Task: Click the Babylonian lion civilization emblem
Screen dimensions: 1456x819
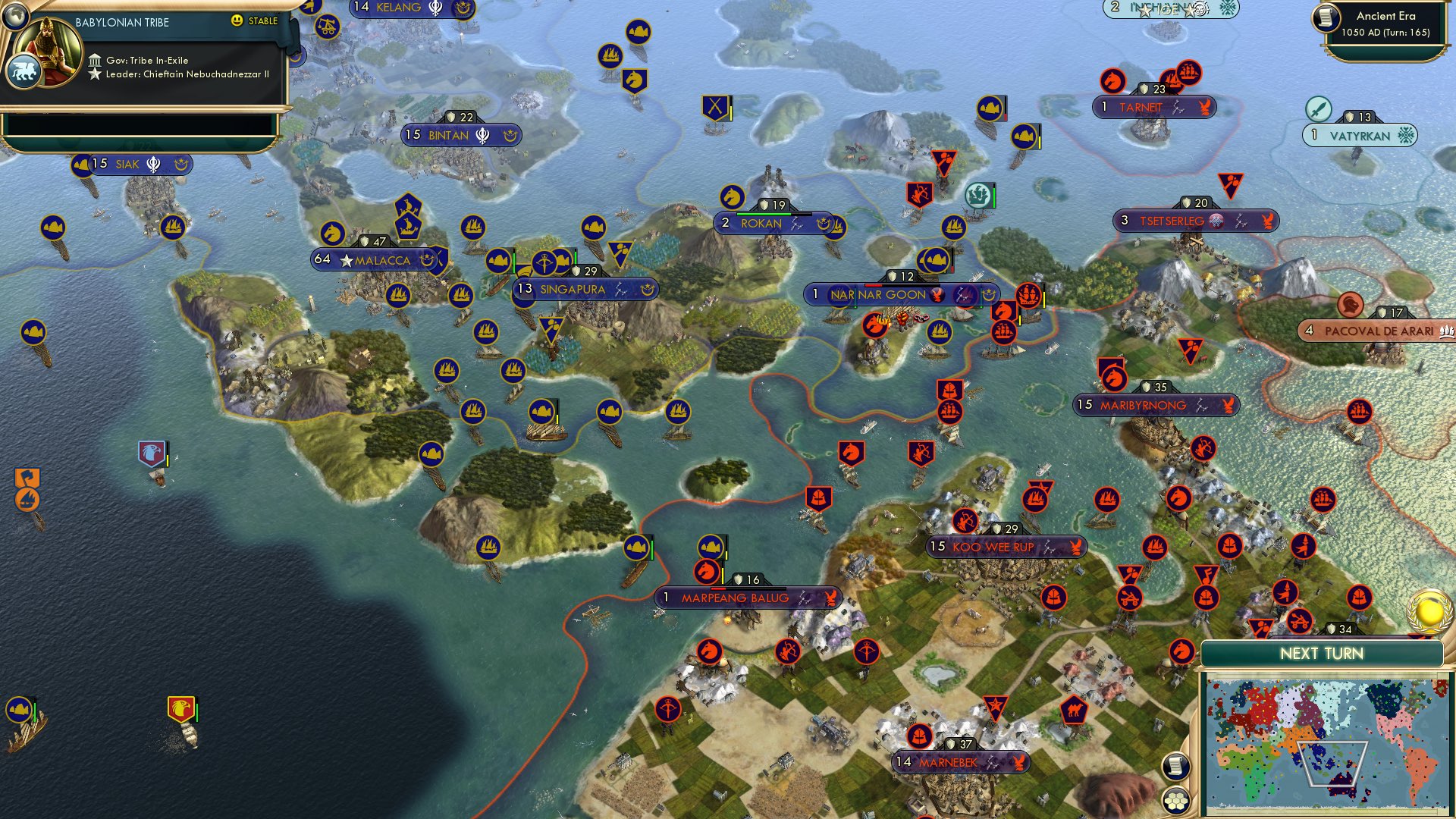Action: coord(25,71)
